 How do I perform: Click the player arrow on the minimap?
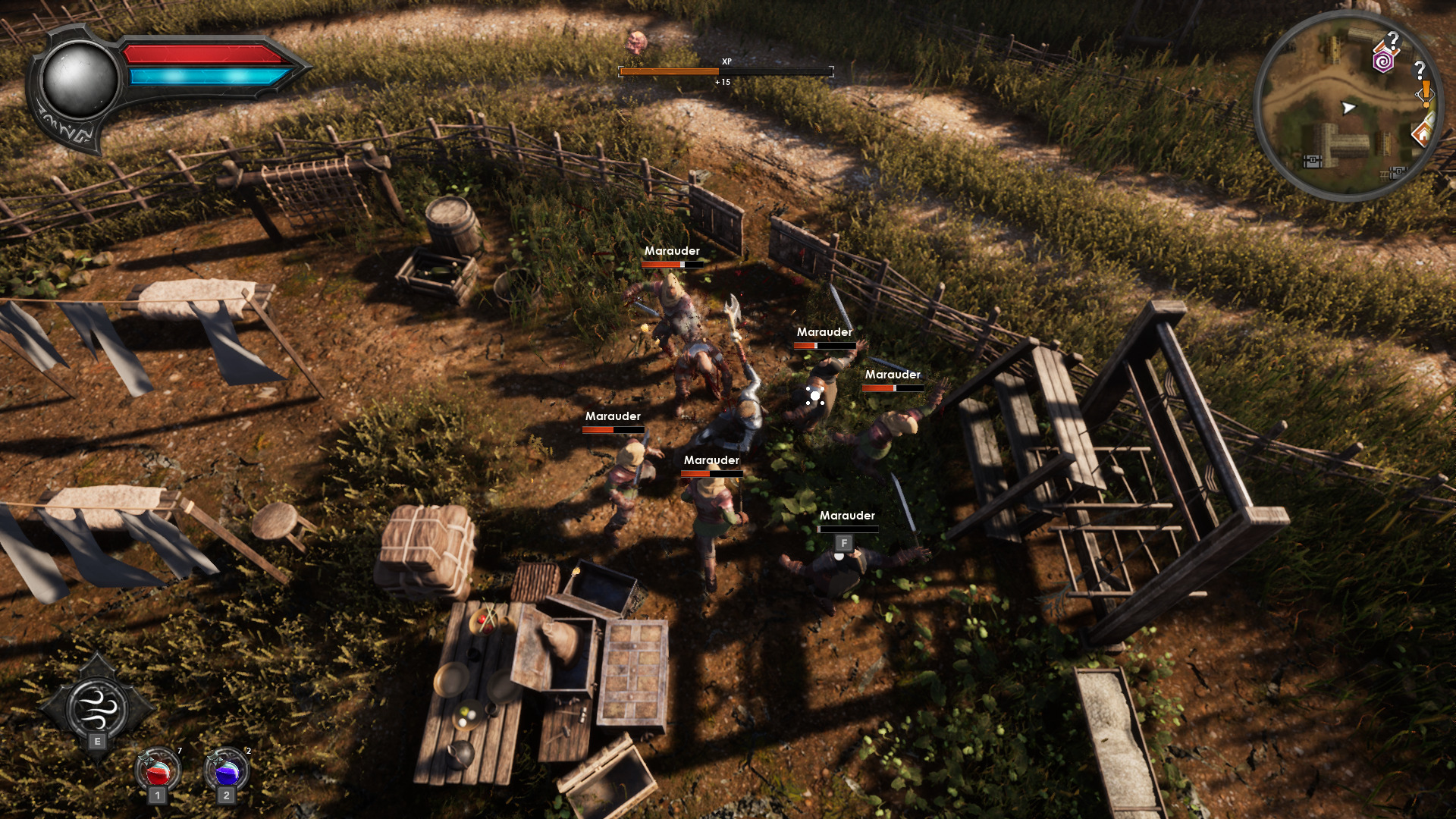coord(1348,108)
